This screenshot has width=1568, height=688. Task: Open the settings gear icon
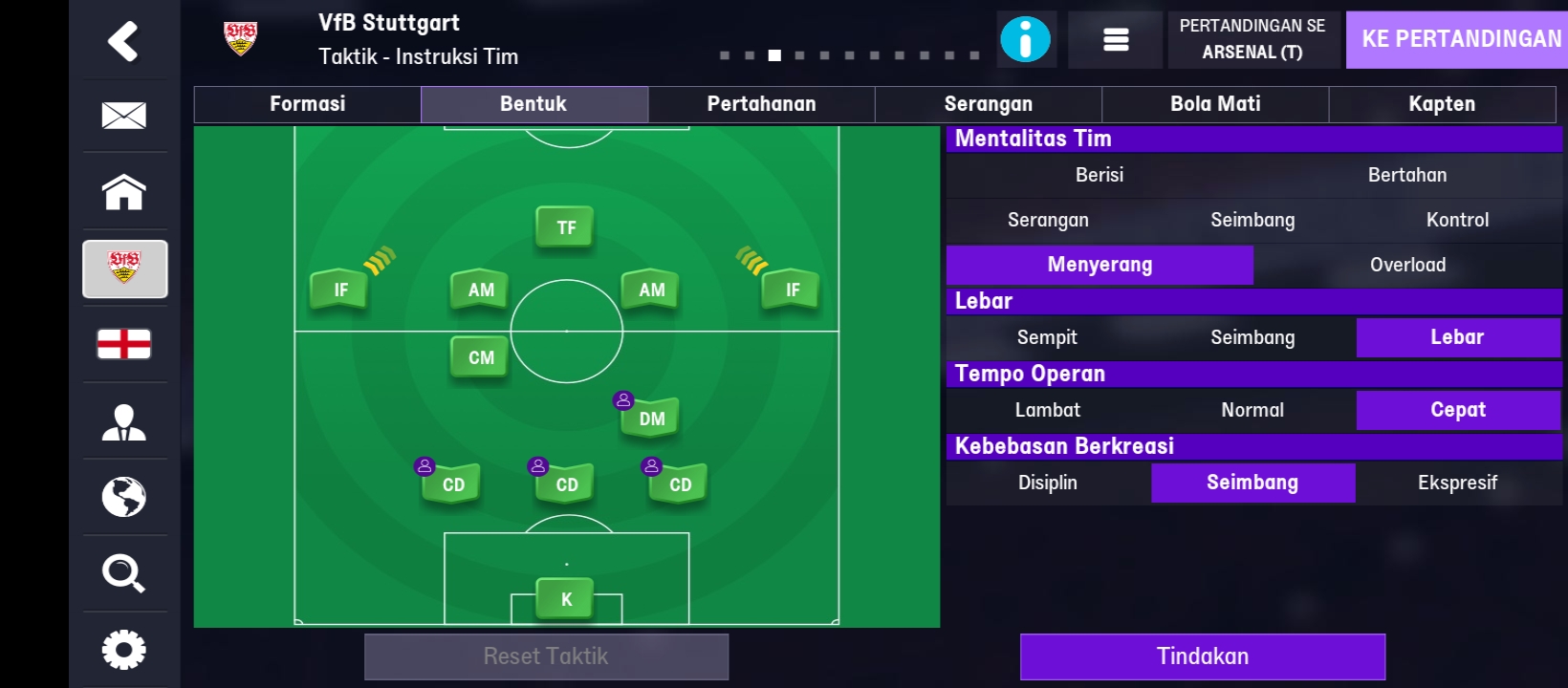(123, 649)
